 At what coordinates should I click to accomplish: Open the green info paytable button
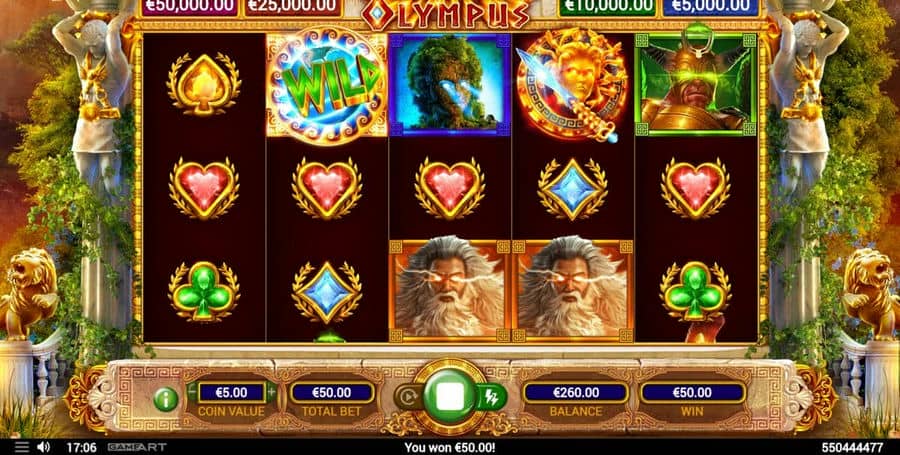pyautogui.click(x=166, y=399)
